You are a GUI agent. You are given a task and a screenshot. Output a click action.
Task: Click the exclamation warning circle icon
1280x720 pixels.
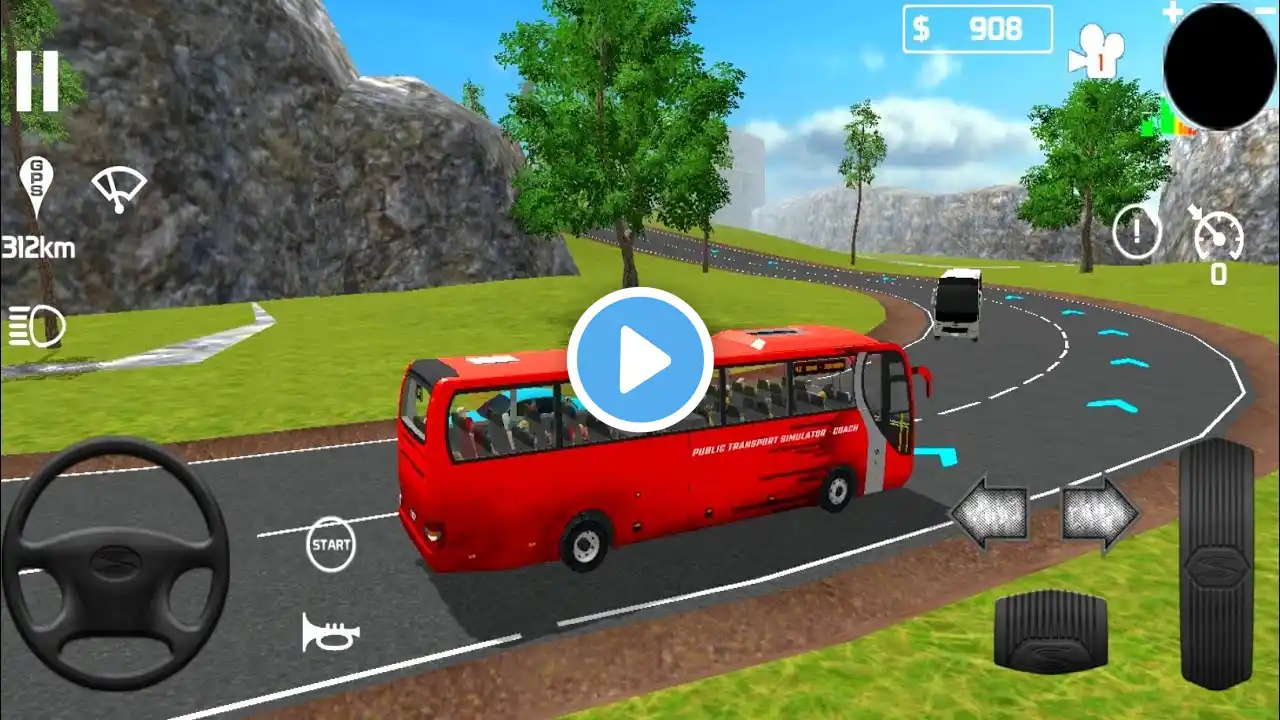[x=1137, y=232]
